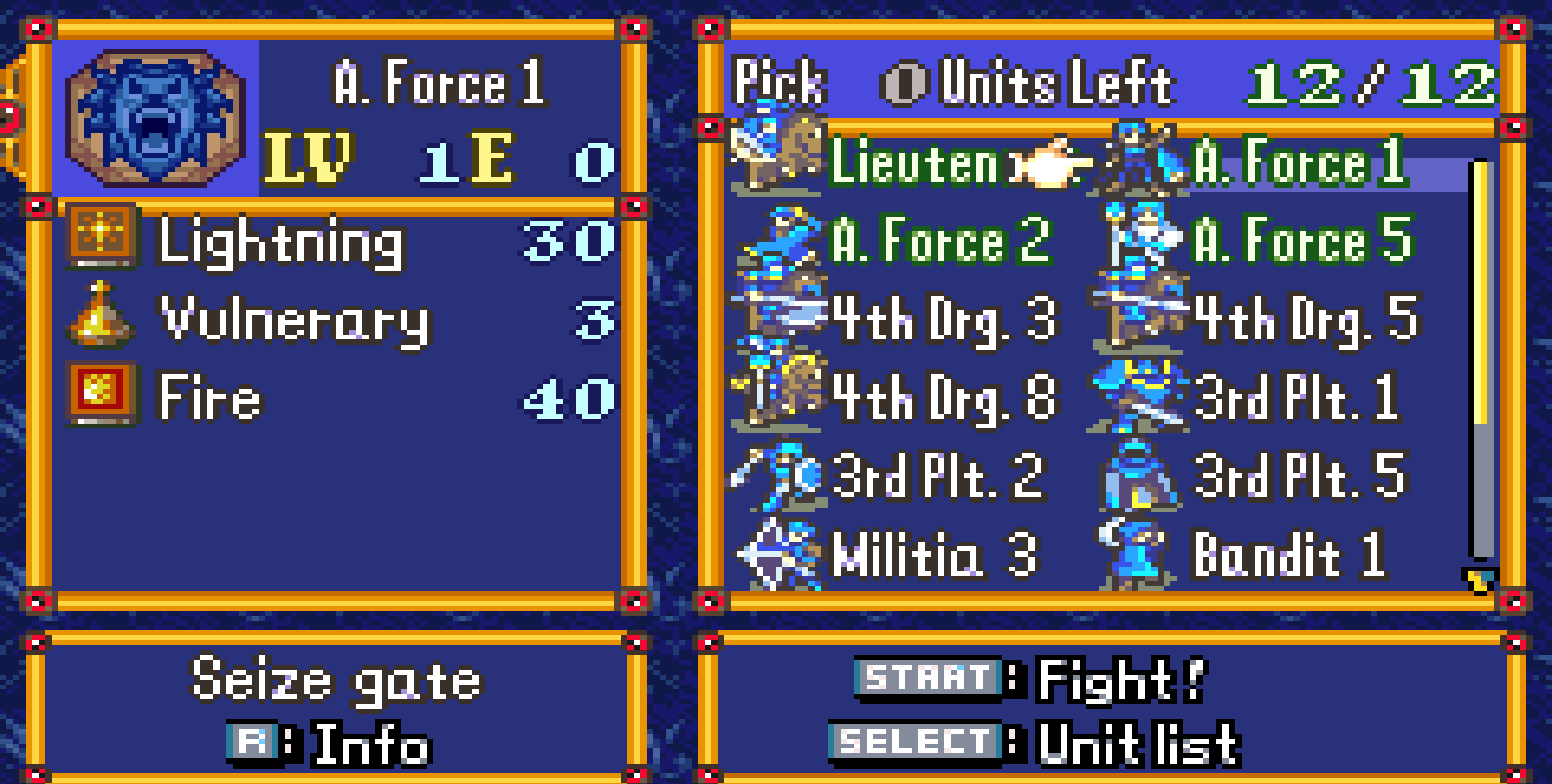Pick unit 4th Drg. 8
Screen dimensions: 1552x784
click(943, 397)
